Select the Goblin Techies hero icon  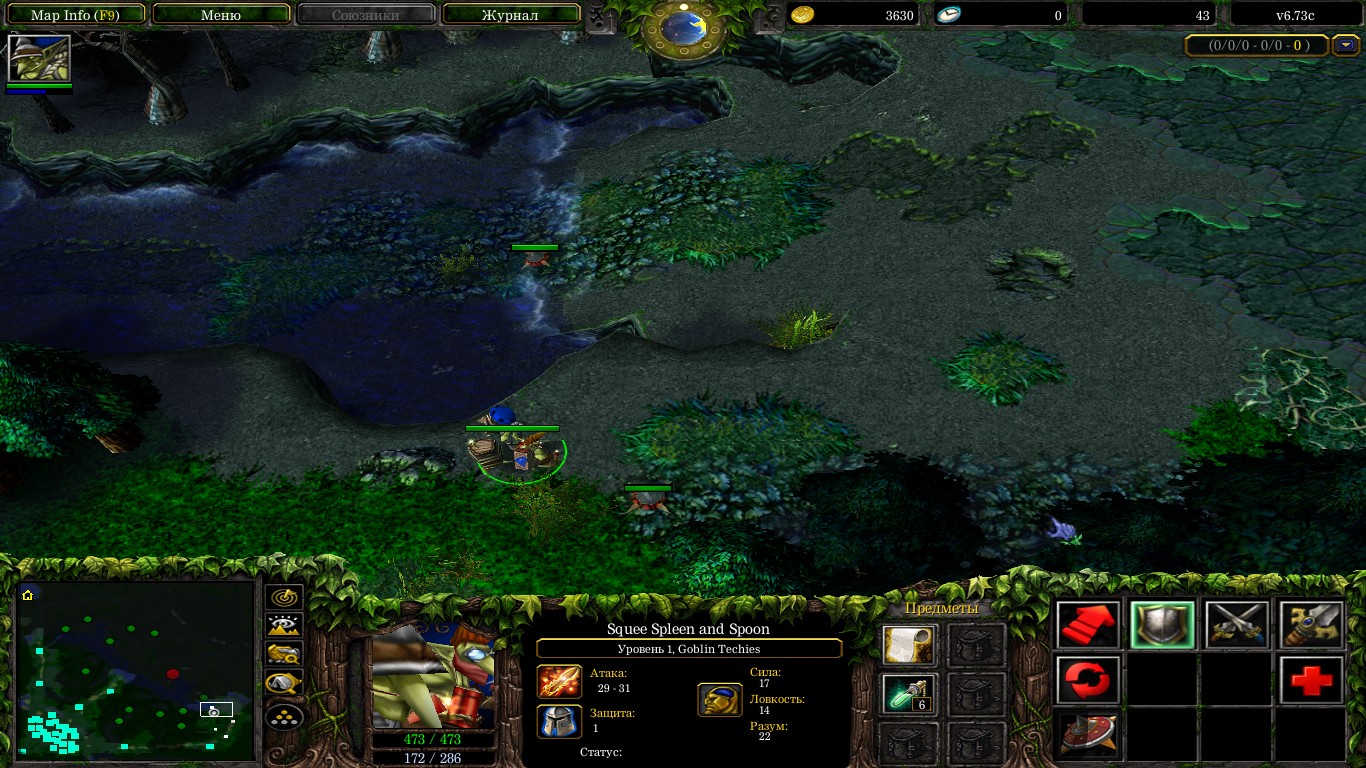[39, 58]
